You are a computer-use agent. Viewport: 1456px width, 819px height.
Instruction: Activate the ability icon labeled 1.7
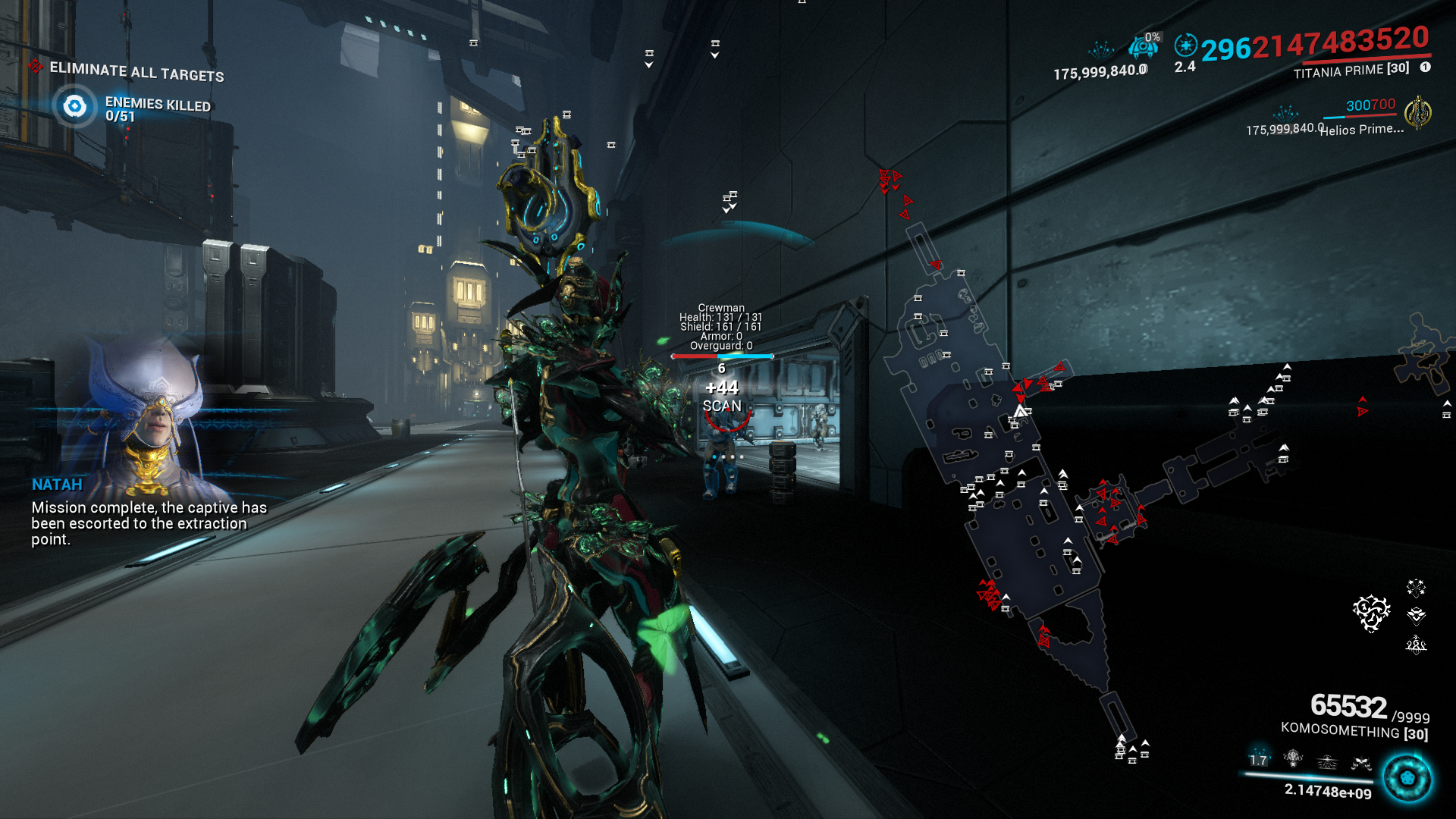pyautogui.click(x=1259, y=759)
